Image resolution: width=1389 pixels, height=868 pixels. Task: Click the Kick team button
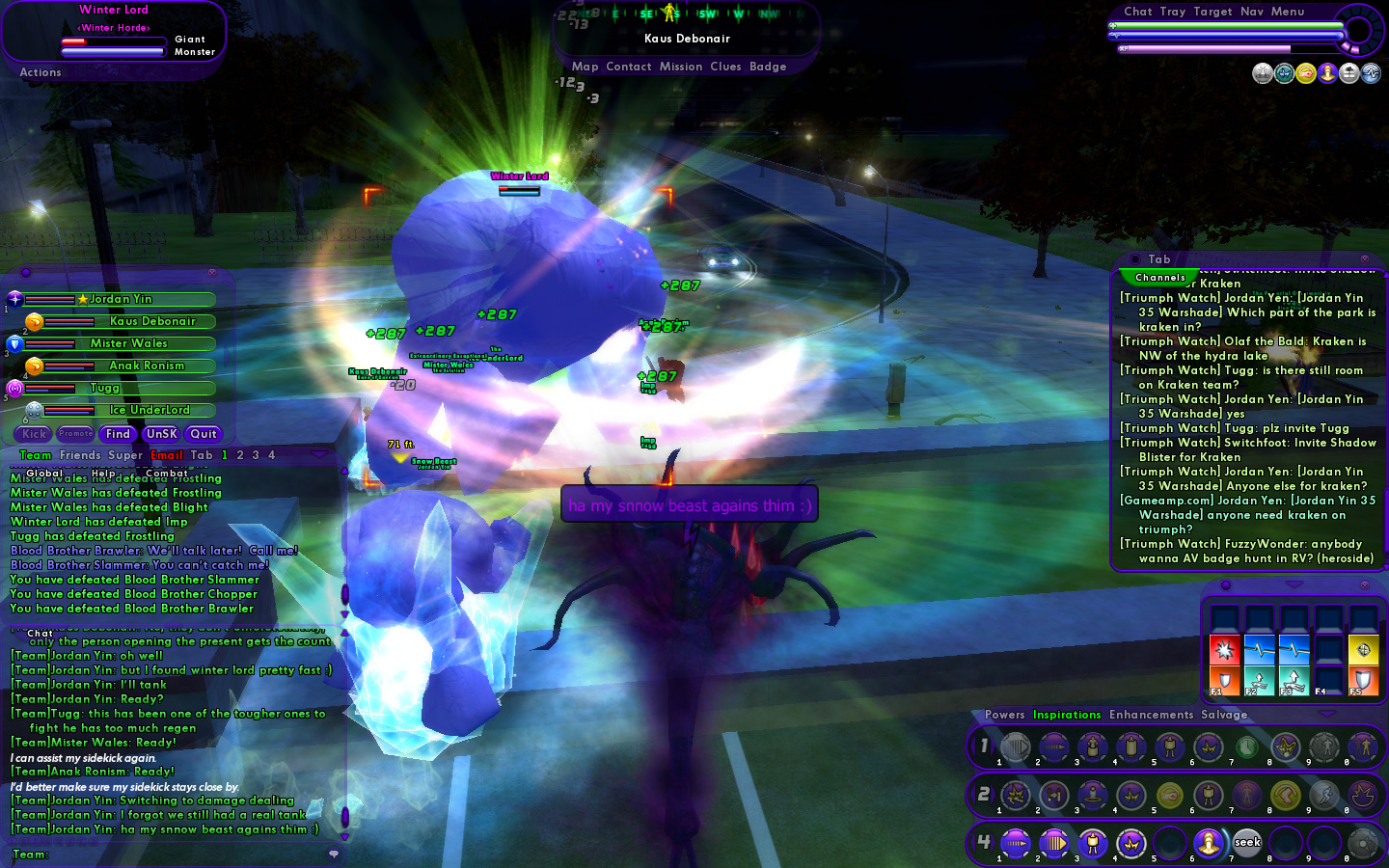(x=35, y=434)
